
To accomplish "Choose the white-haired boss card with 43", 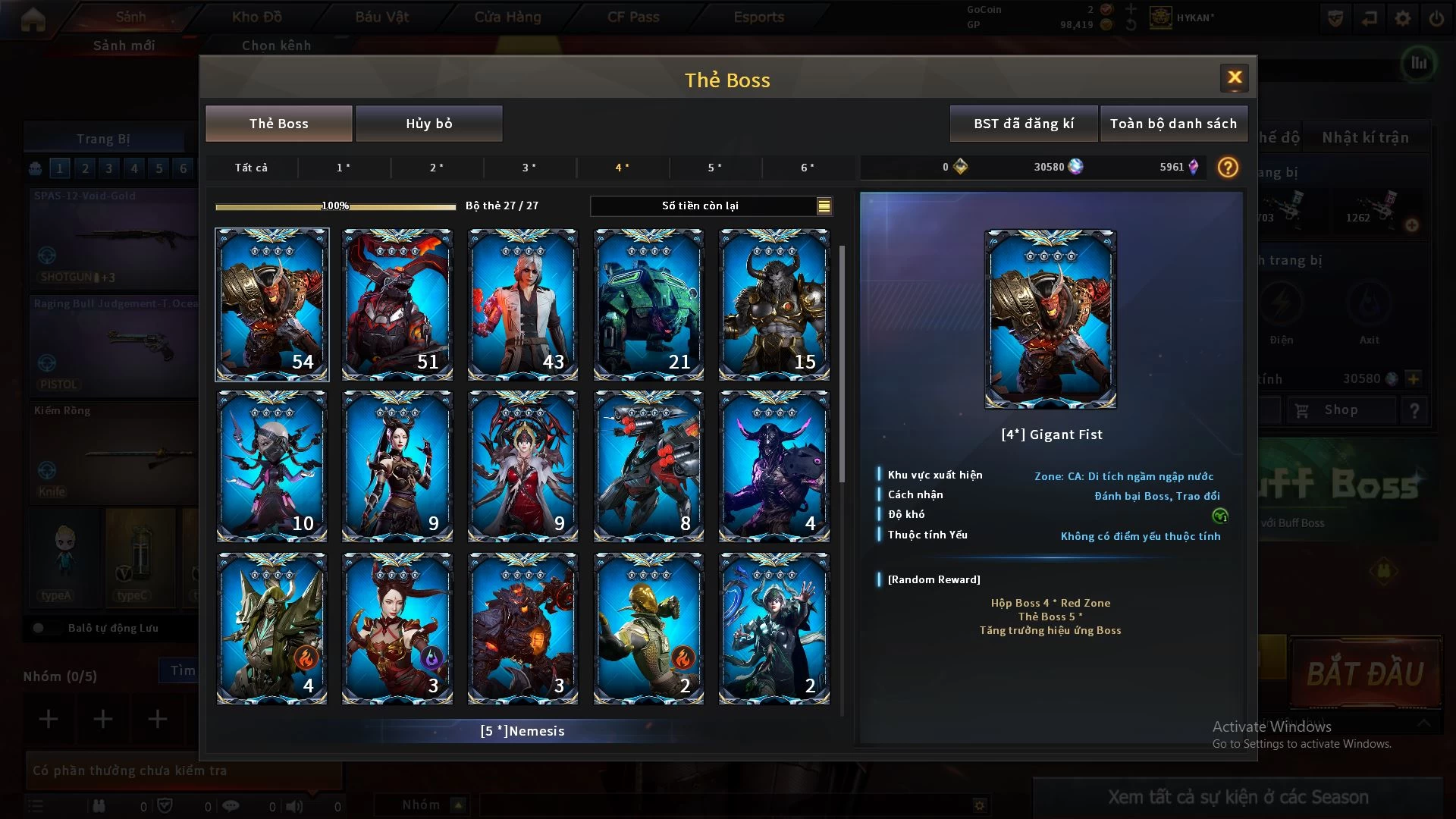I will pyautogui.click(x=522, y=304).
